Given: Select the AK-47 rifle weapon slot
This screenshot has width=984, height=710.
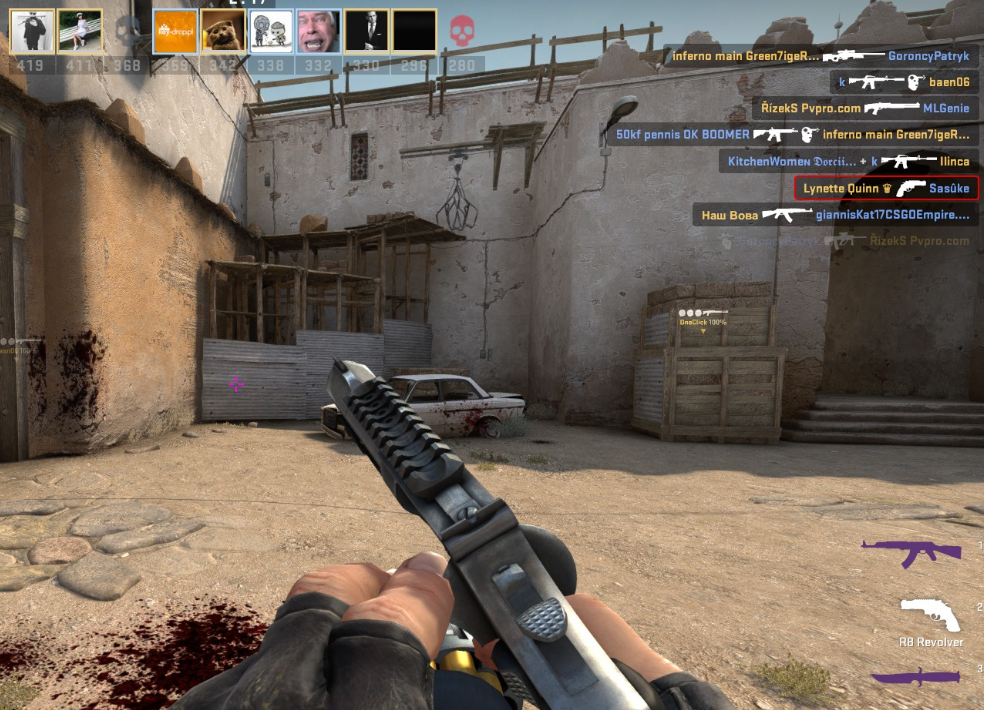Looking at the screenshot, I should [910, 551].
